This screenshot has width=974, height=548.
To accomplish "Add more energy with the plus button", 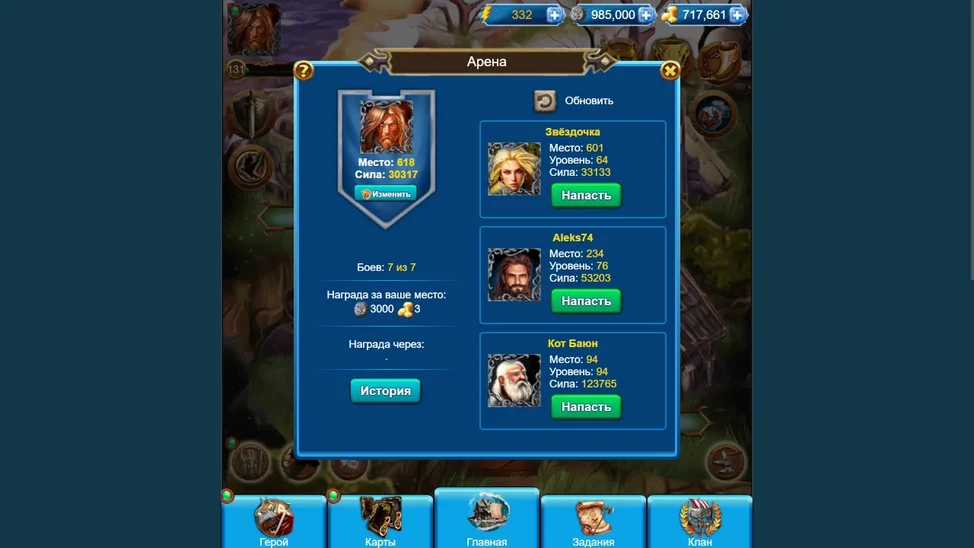I will (x=554, y=15).
